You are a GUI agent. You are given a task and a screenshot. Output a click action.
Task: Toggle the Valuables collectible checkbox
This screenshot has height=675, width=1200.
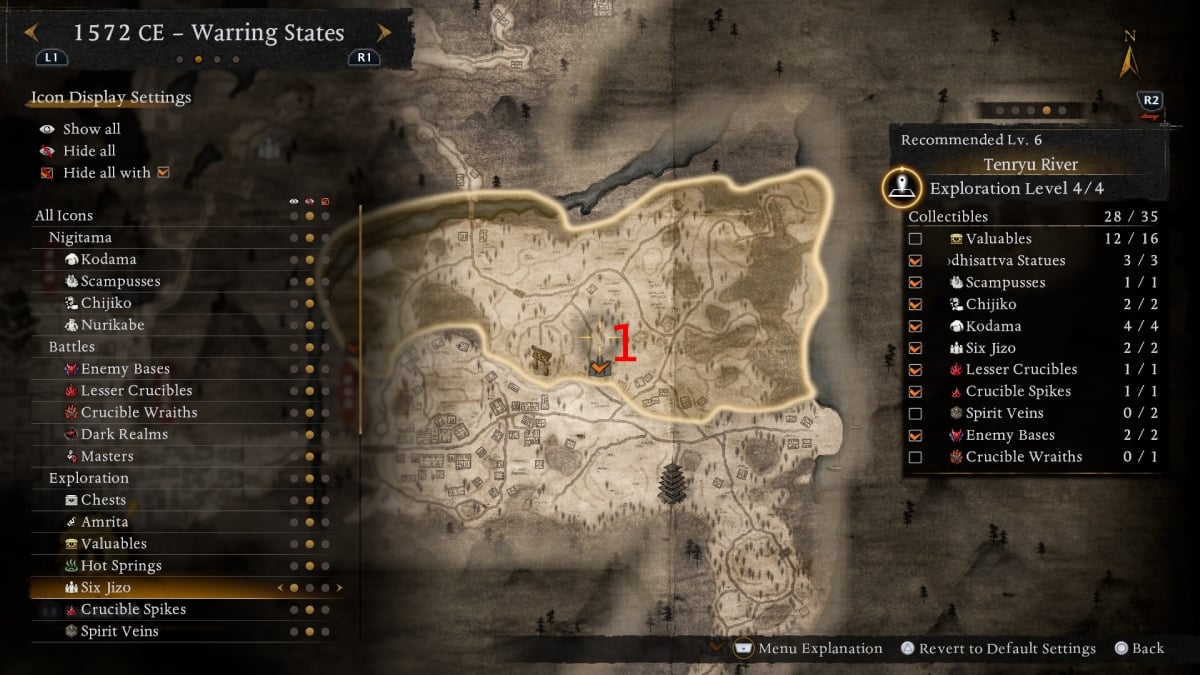coord(915,239)
